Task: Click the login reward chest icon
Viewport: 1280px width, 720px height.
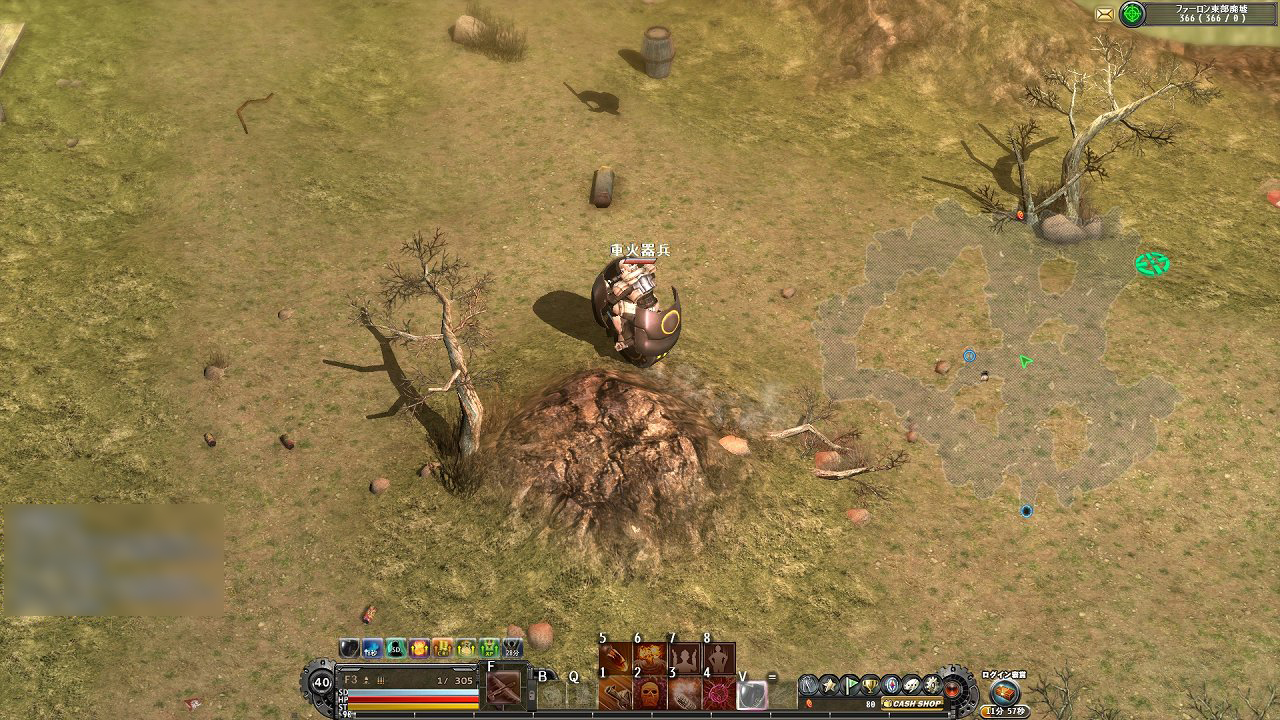Action: (x=1004, y=690)
